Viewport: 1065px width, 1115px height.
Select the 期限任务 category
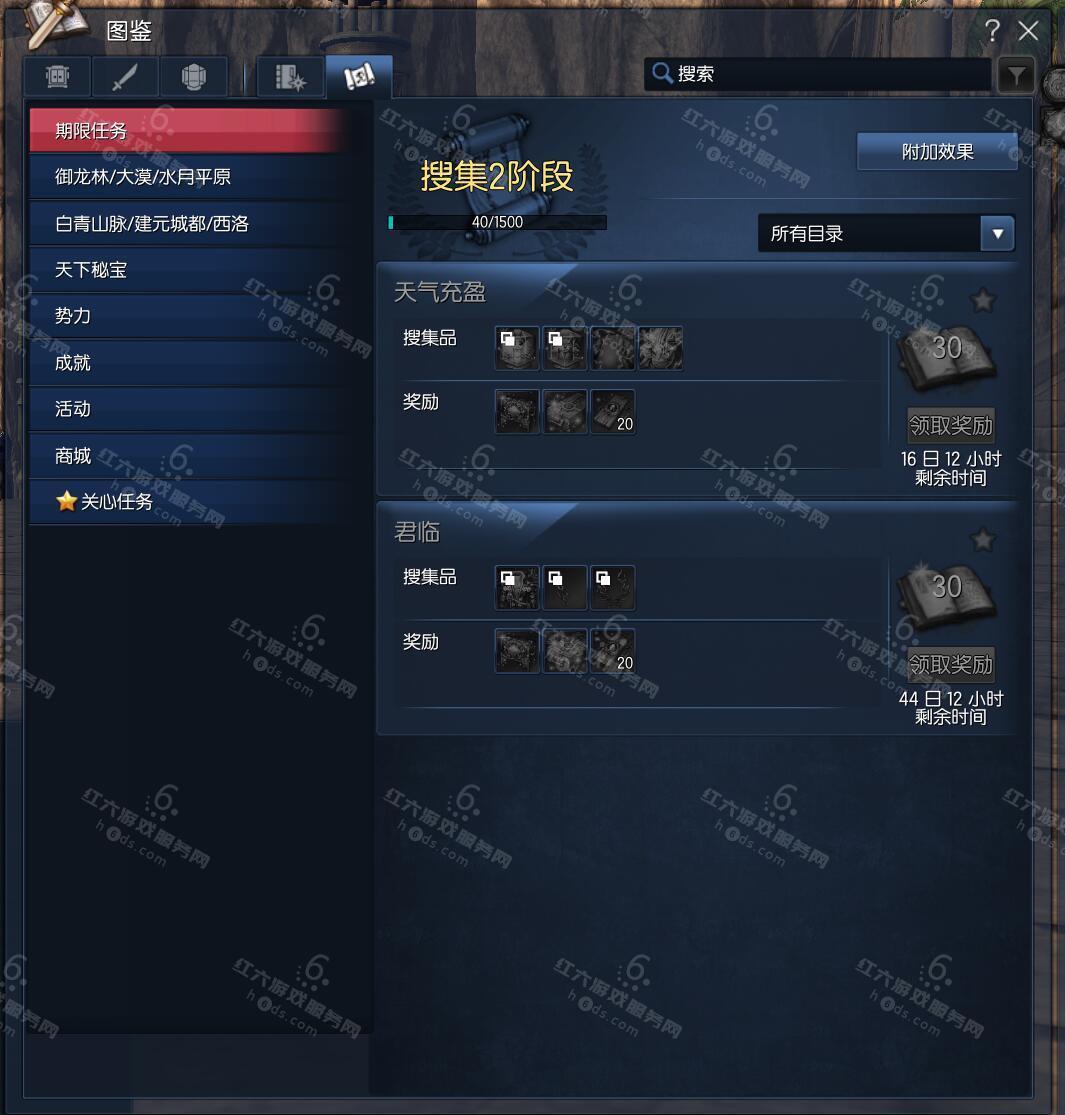pos(190,131)
